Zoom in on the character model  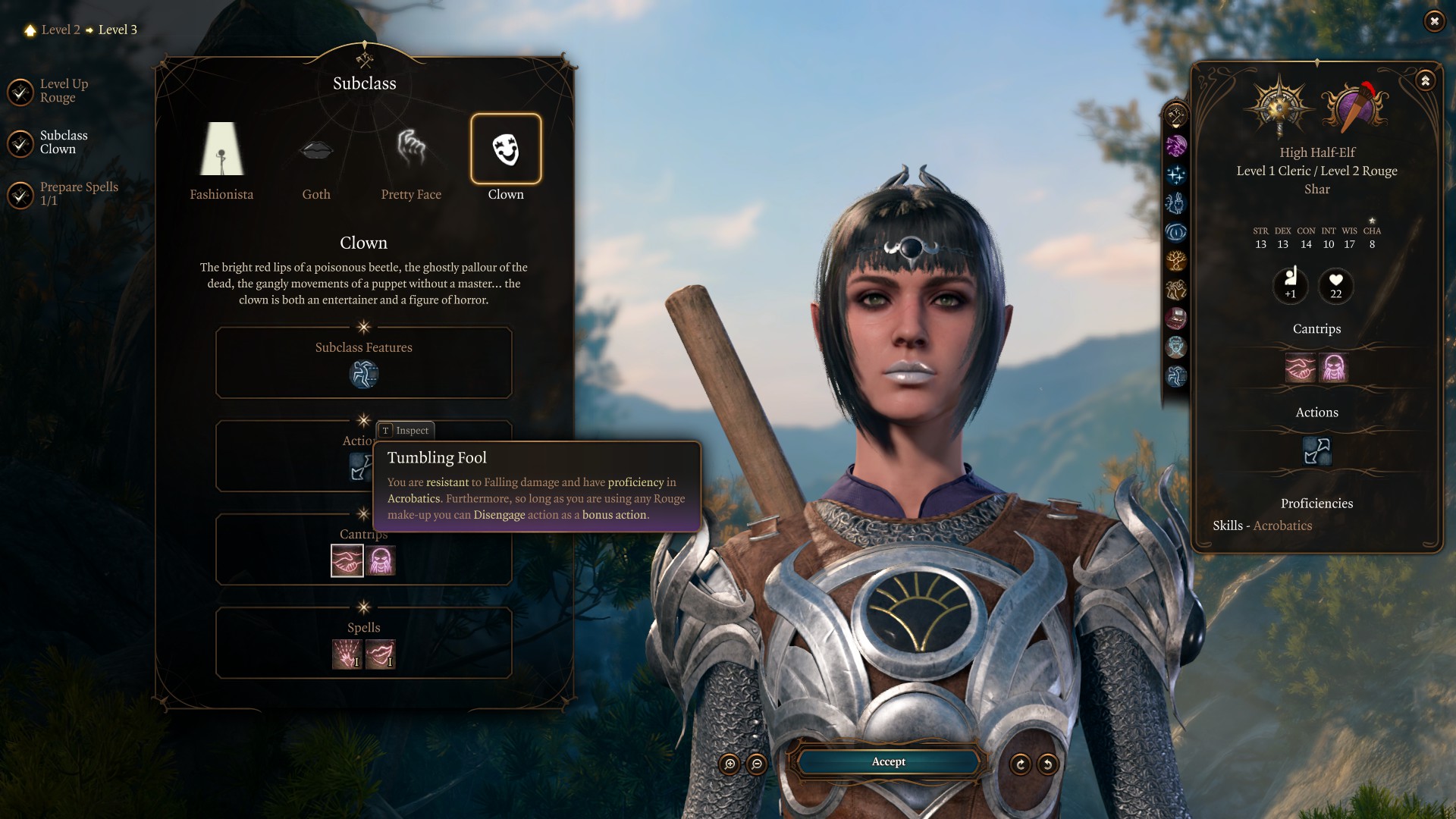730,764
